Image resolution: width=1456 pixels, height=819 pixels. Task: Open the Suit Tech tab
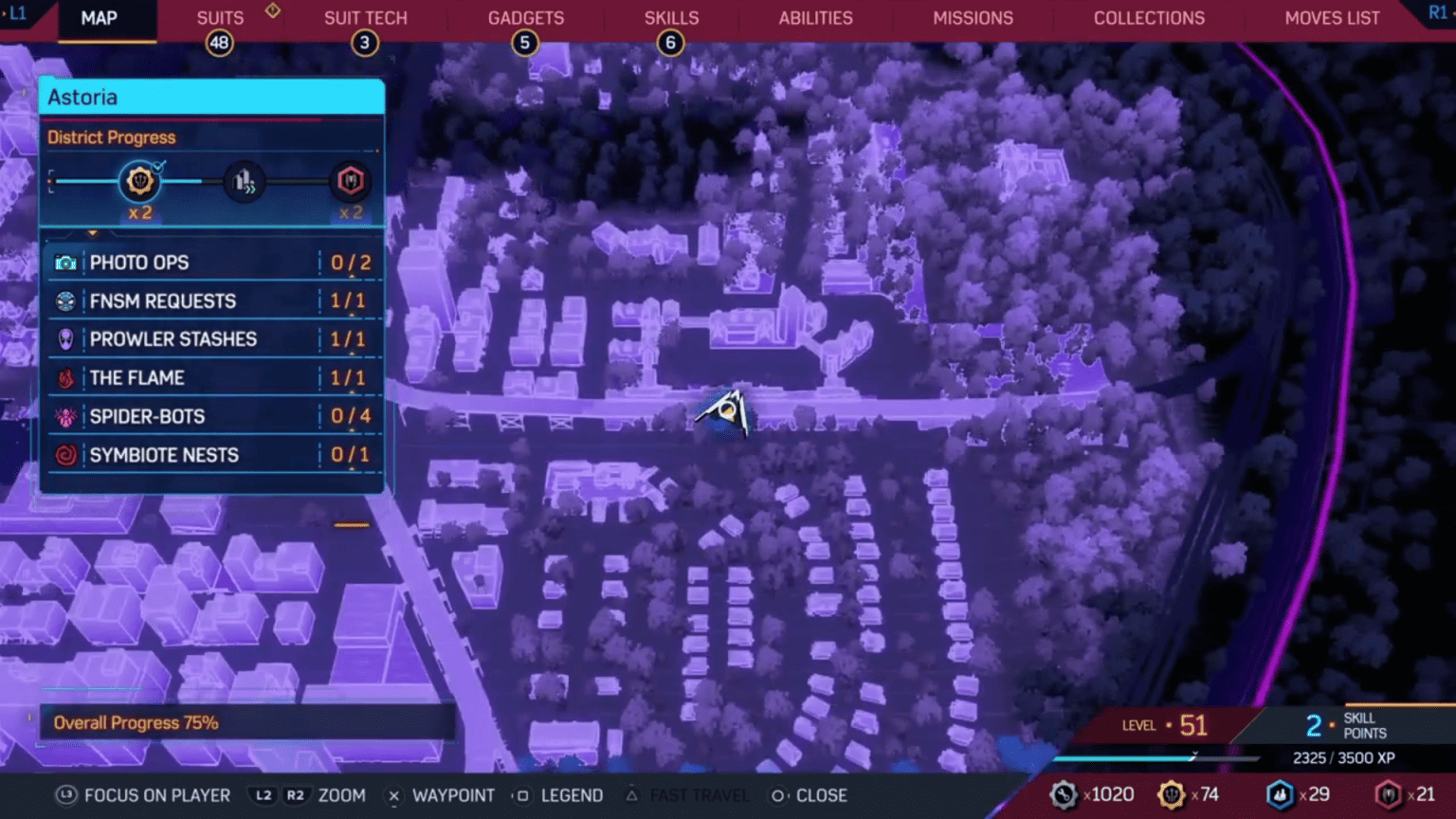pos(365,18)
